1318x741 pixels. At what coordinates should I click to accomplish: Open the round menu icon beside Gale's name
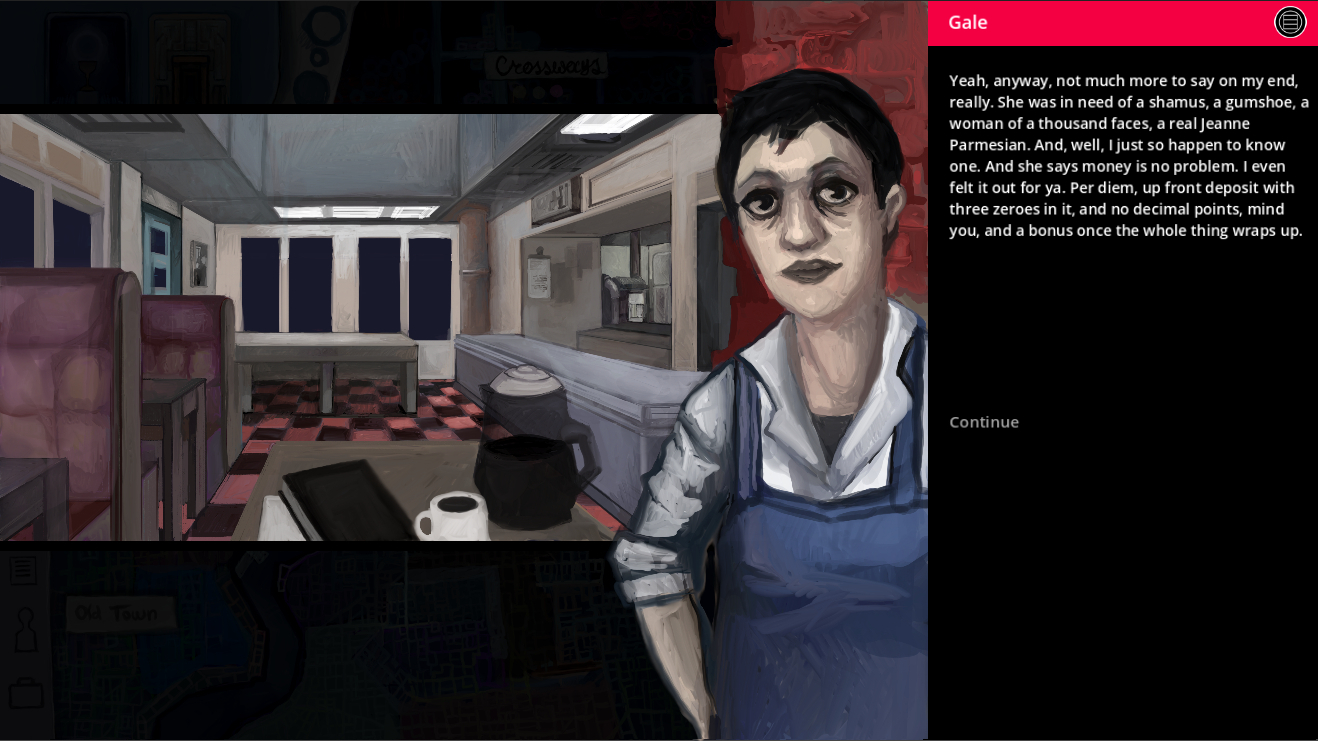1290,22
